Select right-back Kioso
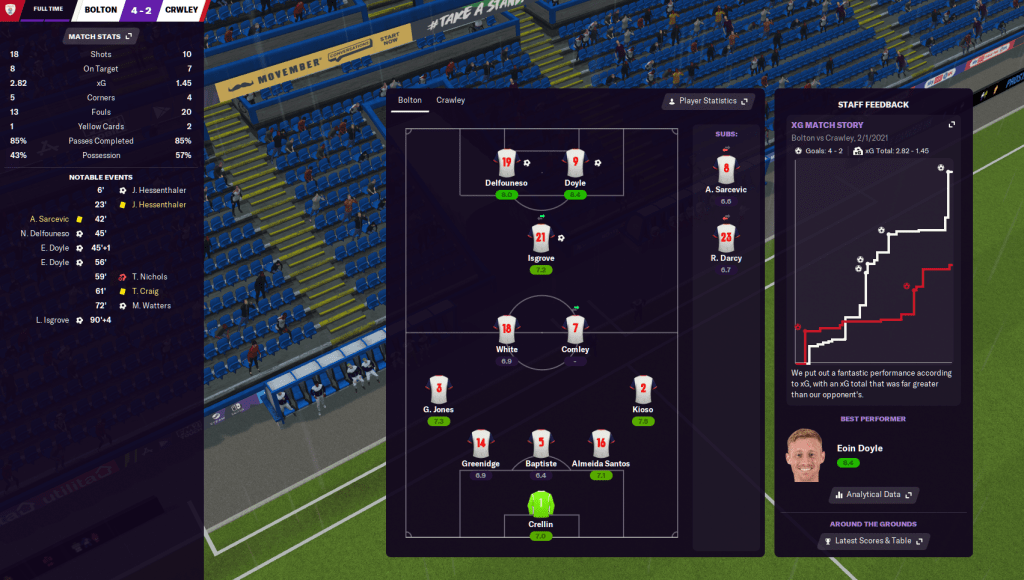The width and height of the screenshot is (1024, 580). pyautogui.click(x=643, y=389)
